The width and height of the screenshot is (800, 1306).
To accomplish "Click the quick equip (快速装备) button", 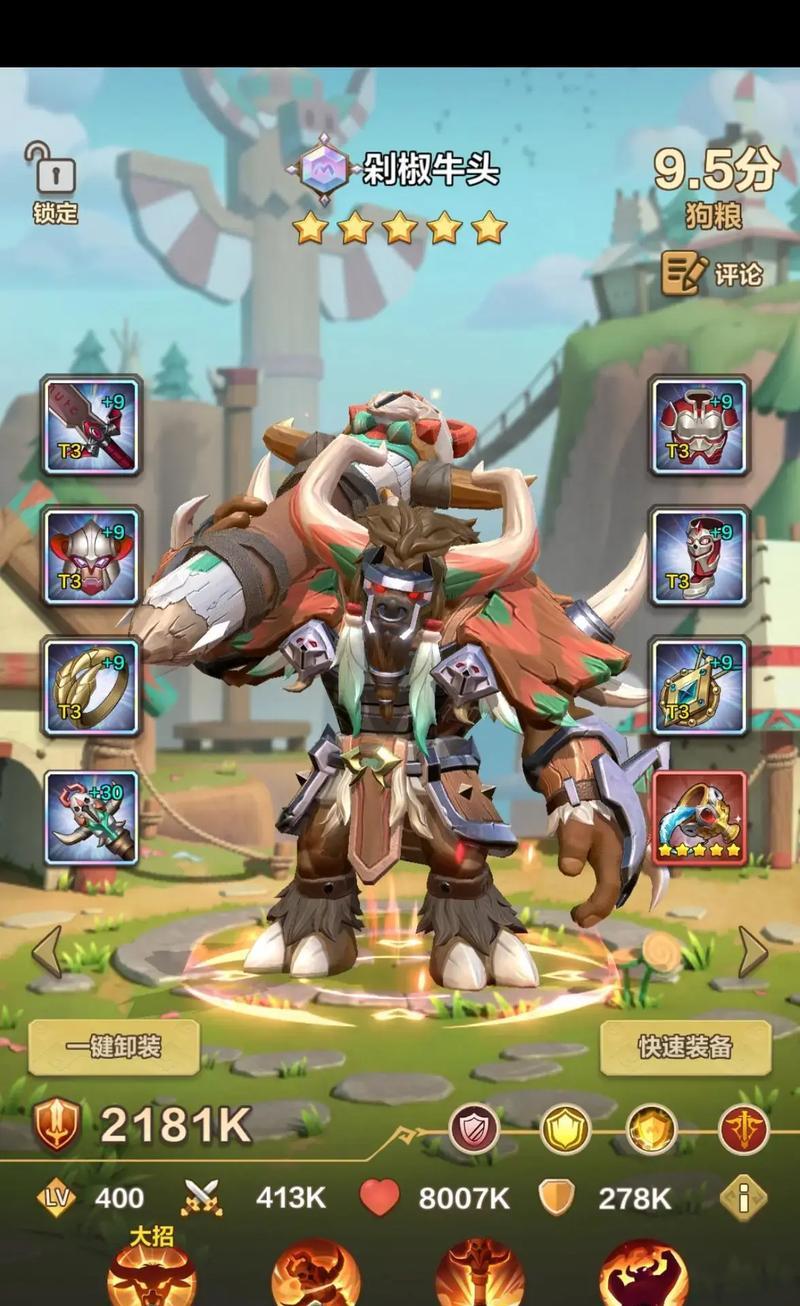I will pos(686,1047).
